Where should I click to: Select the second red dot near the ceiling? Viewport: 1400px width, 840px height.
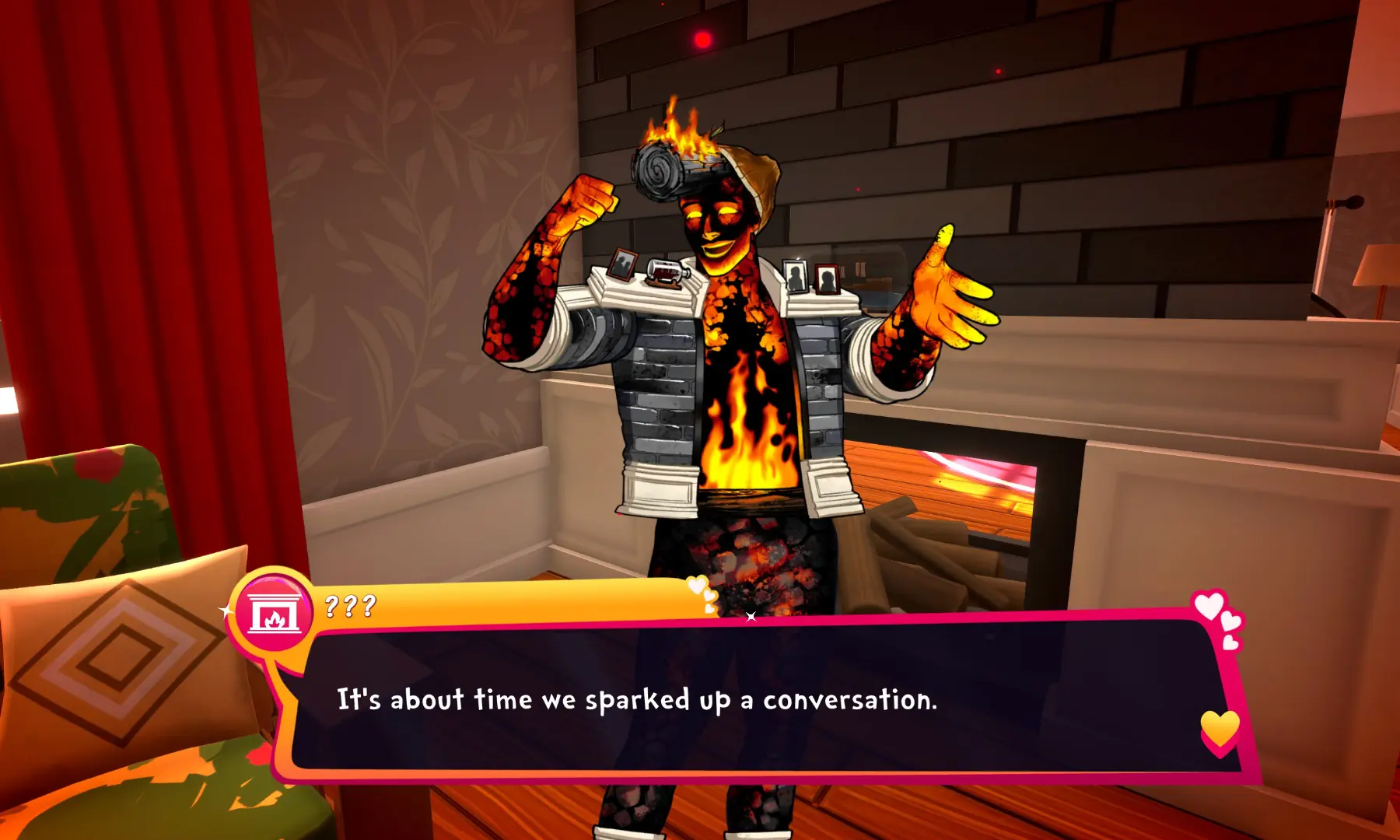pos(999,71)
